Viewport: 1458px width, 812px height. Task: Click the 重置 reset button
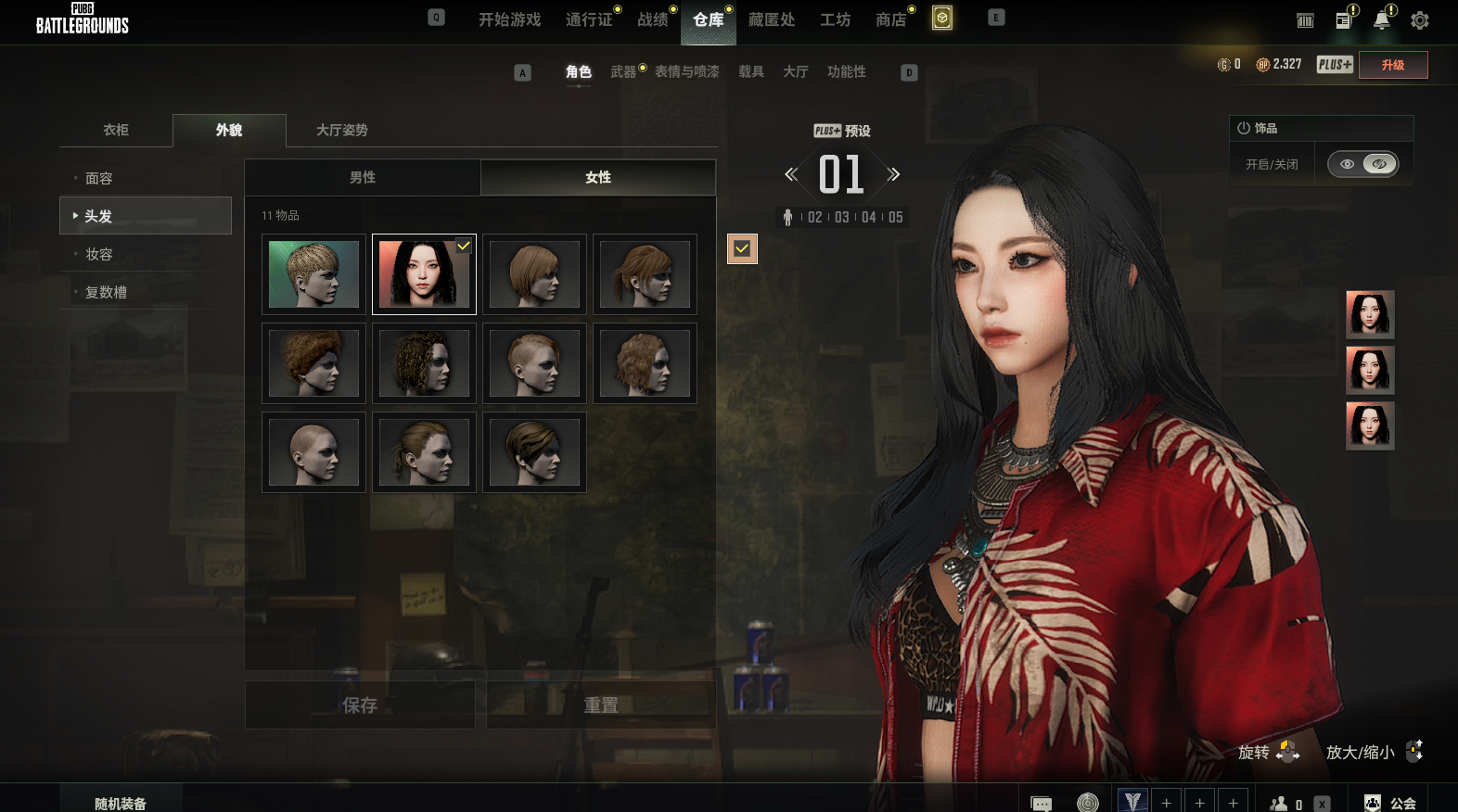(x=601, y=705)
